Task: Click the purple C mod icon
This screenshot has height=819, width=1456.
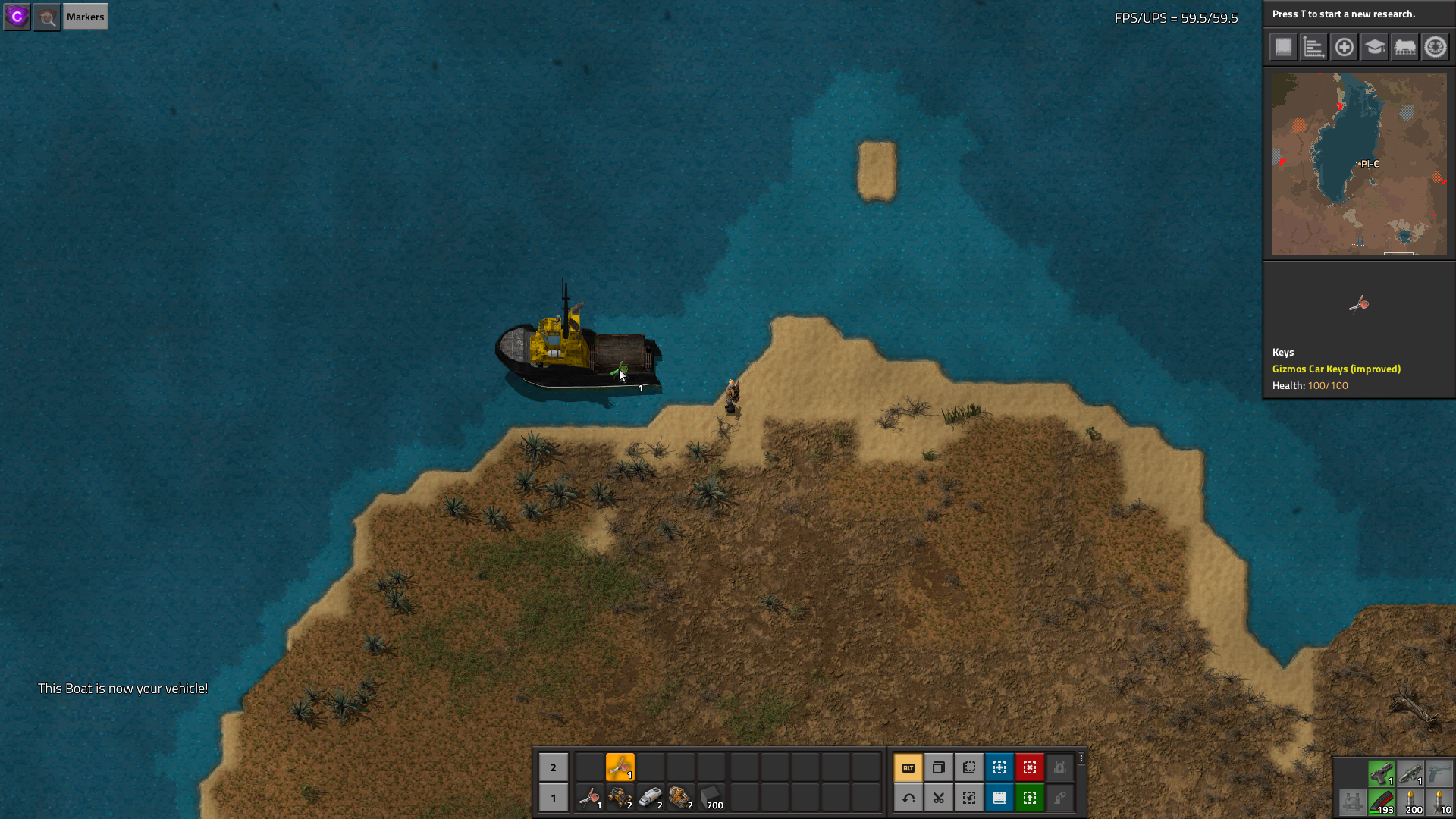Action: click(17, 17)
